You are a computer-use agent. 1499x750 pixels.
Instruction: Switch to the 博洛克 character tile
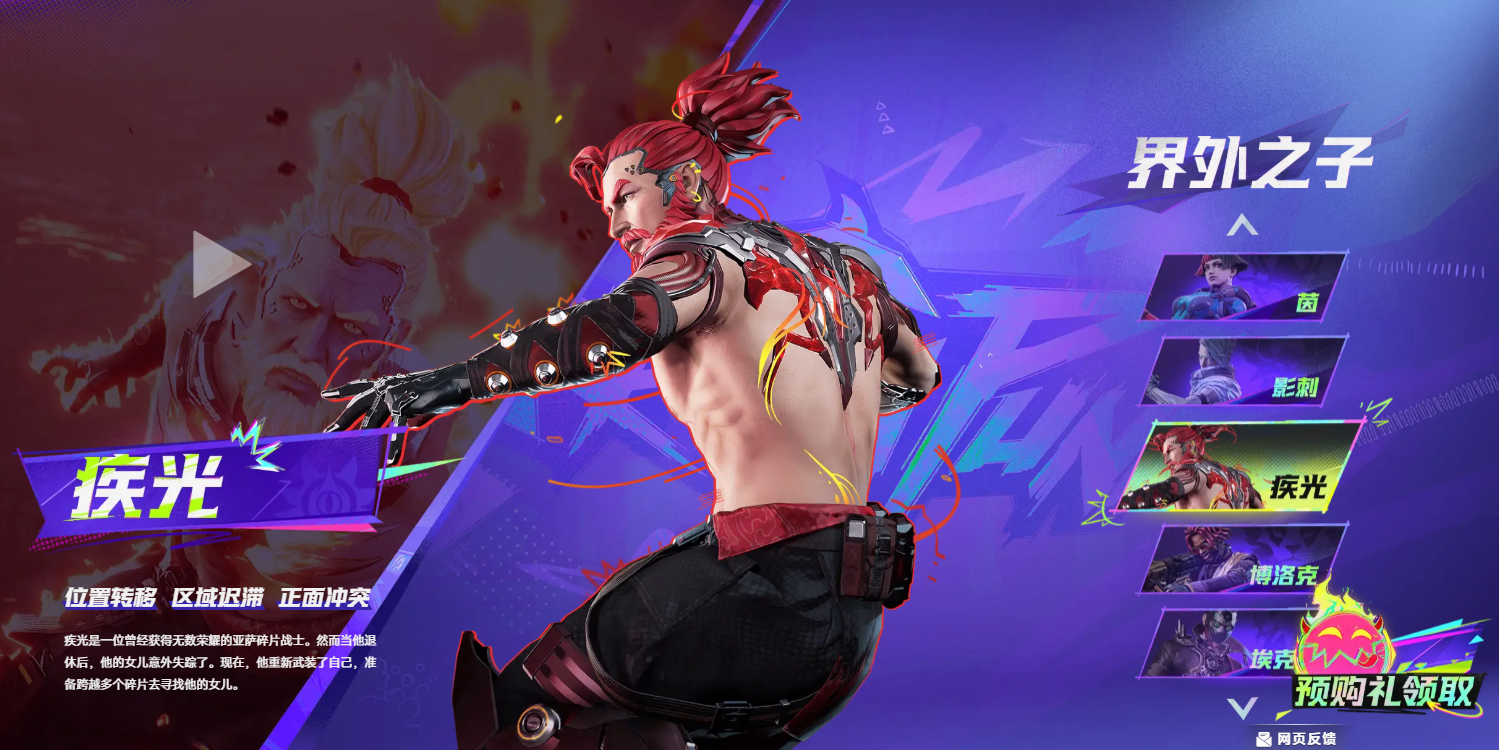pyautogui.click(x=1244, y=560)
